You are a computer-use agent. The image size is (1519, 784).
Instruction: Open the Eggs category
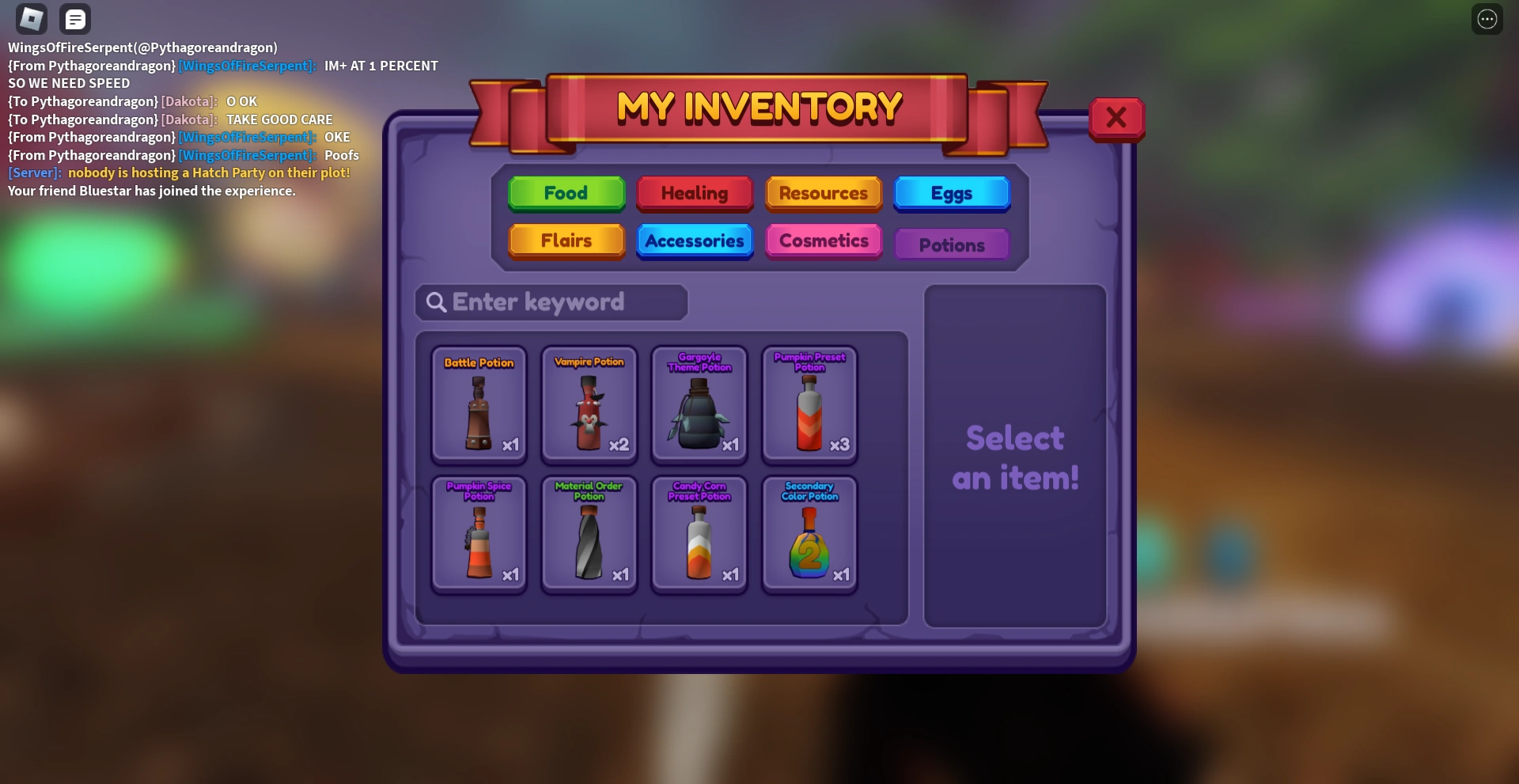[x=951, y=193]
